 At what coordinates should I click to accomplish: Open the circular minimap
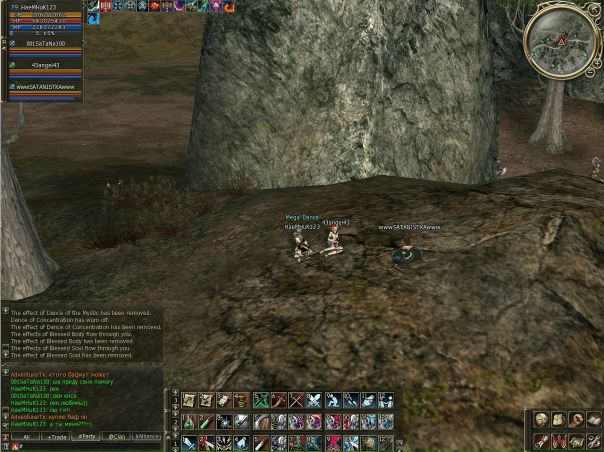(x=559, y=36)
